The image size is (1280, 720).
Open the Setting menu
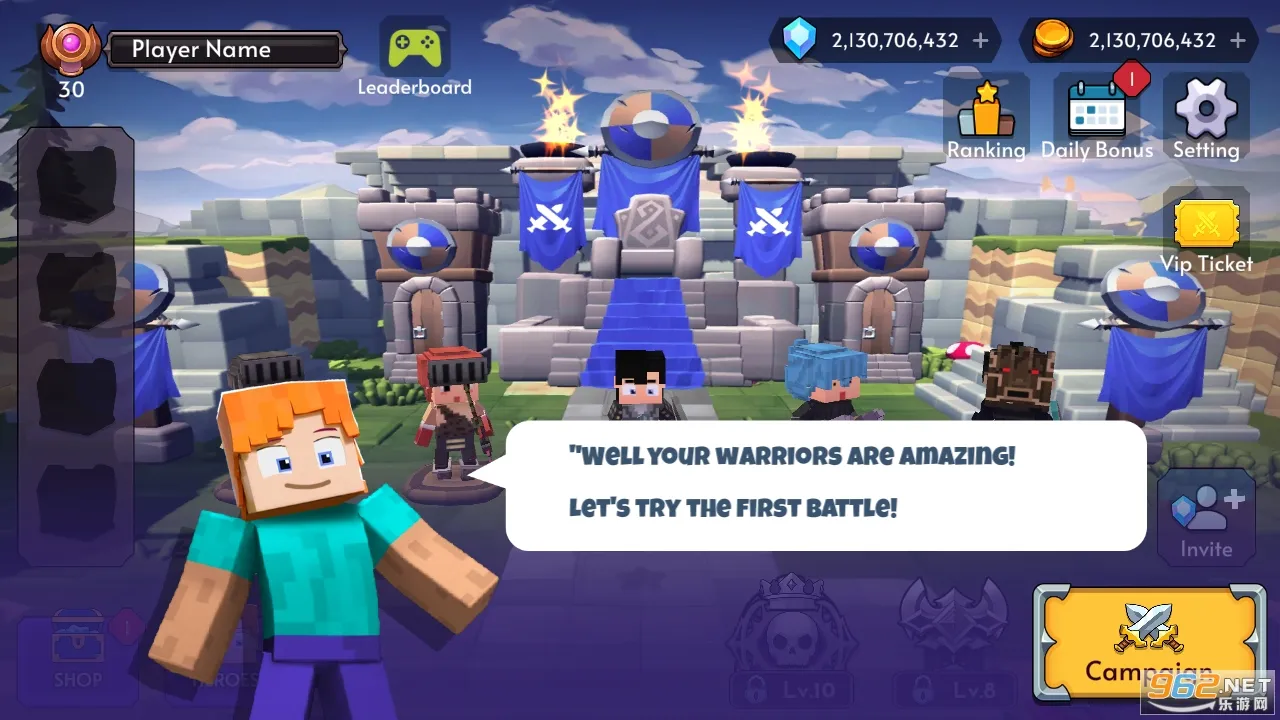pyautogui.click(x=1206, y=118)
